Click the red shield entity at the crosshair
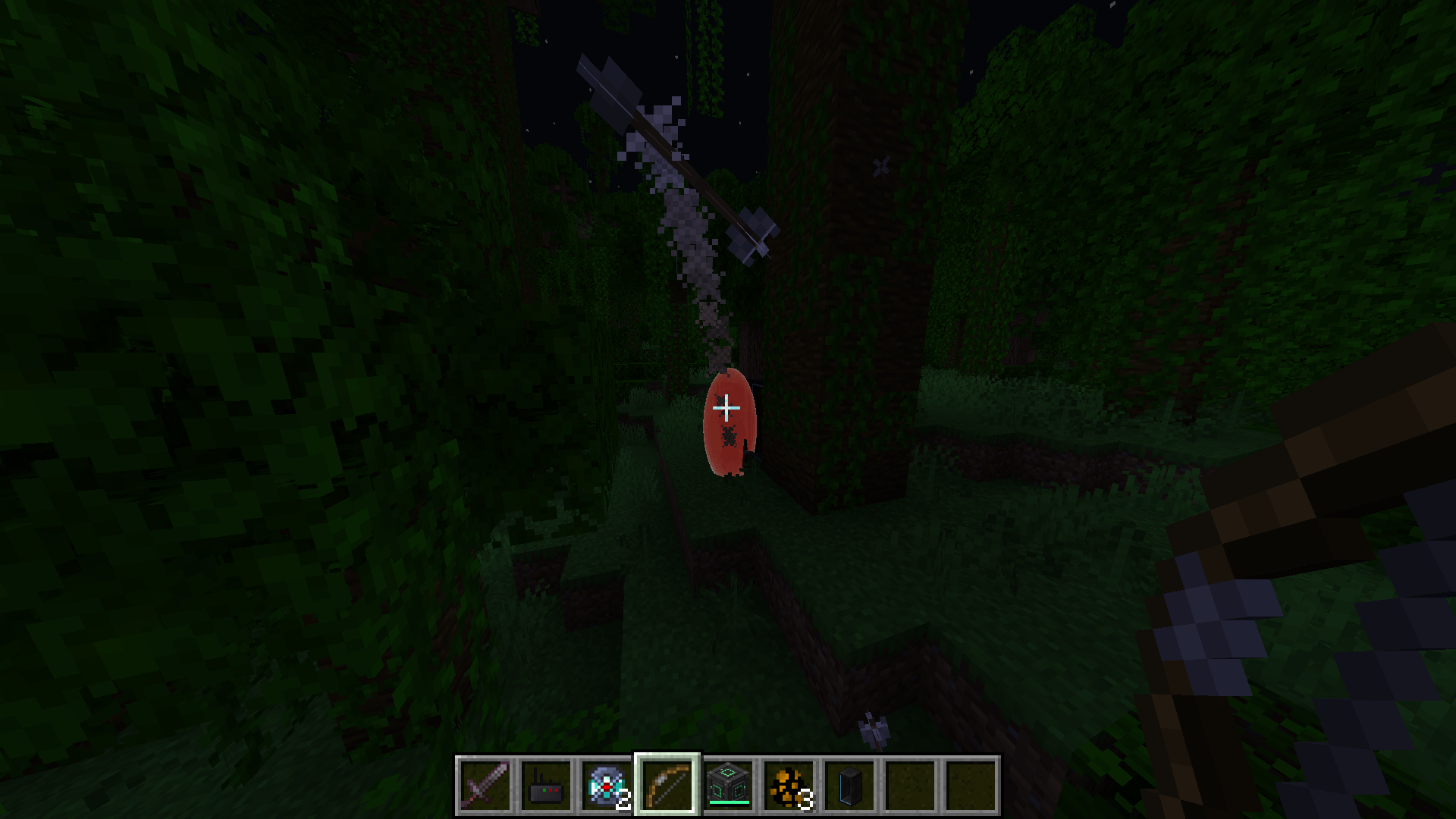 click(x=730, y=425)
